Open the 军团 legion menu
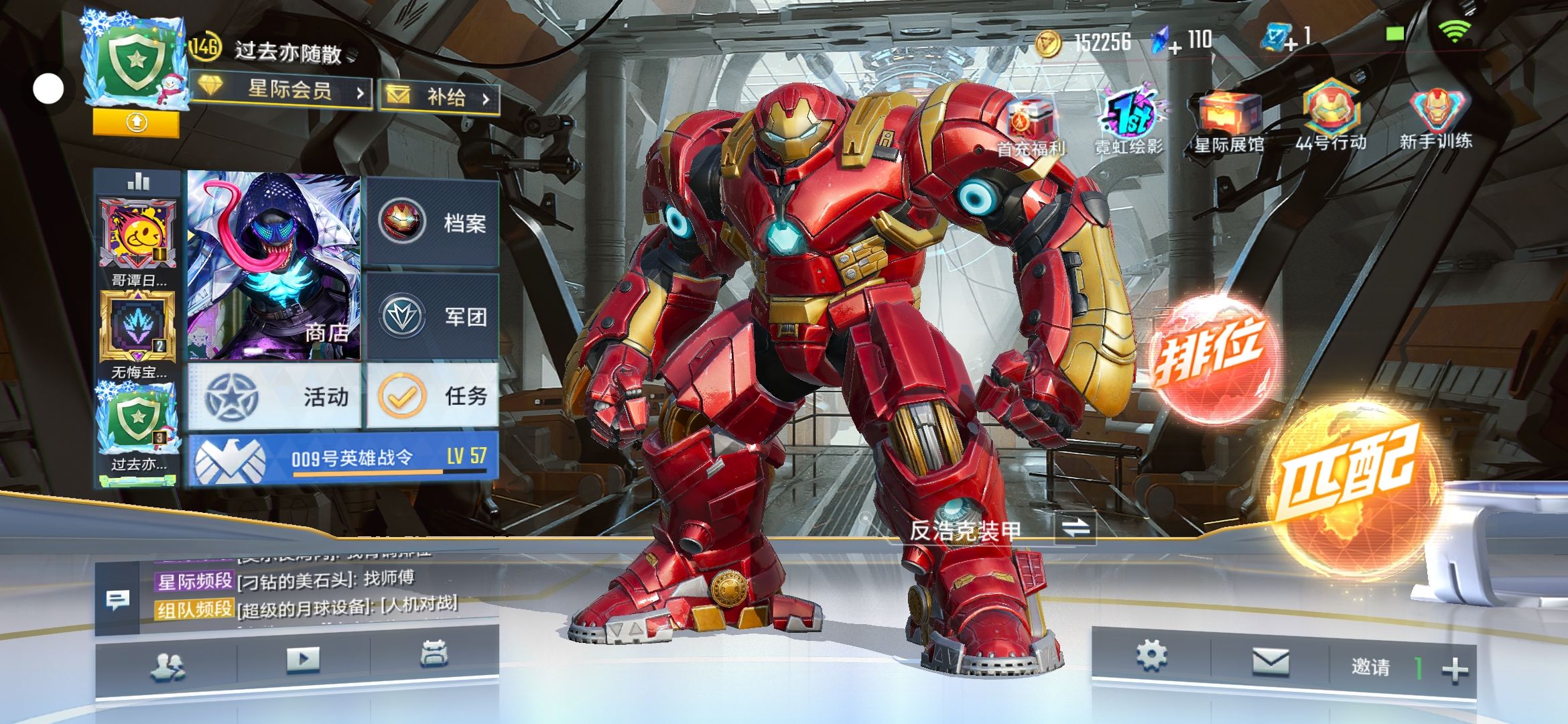1568x724 pixels. (x=433, y=316)
